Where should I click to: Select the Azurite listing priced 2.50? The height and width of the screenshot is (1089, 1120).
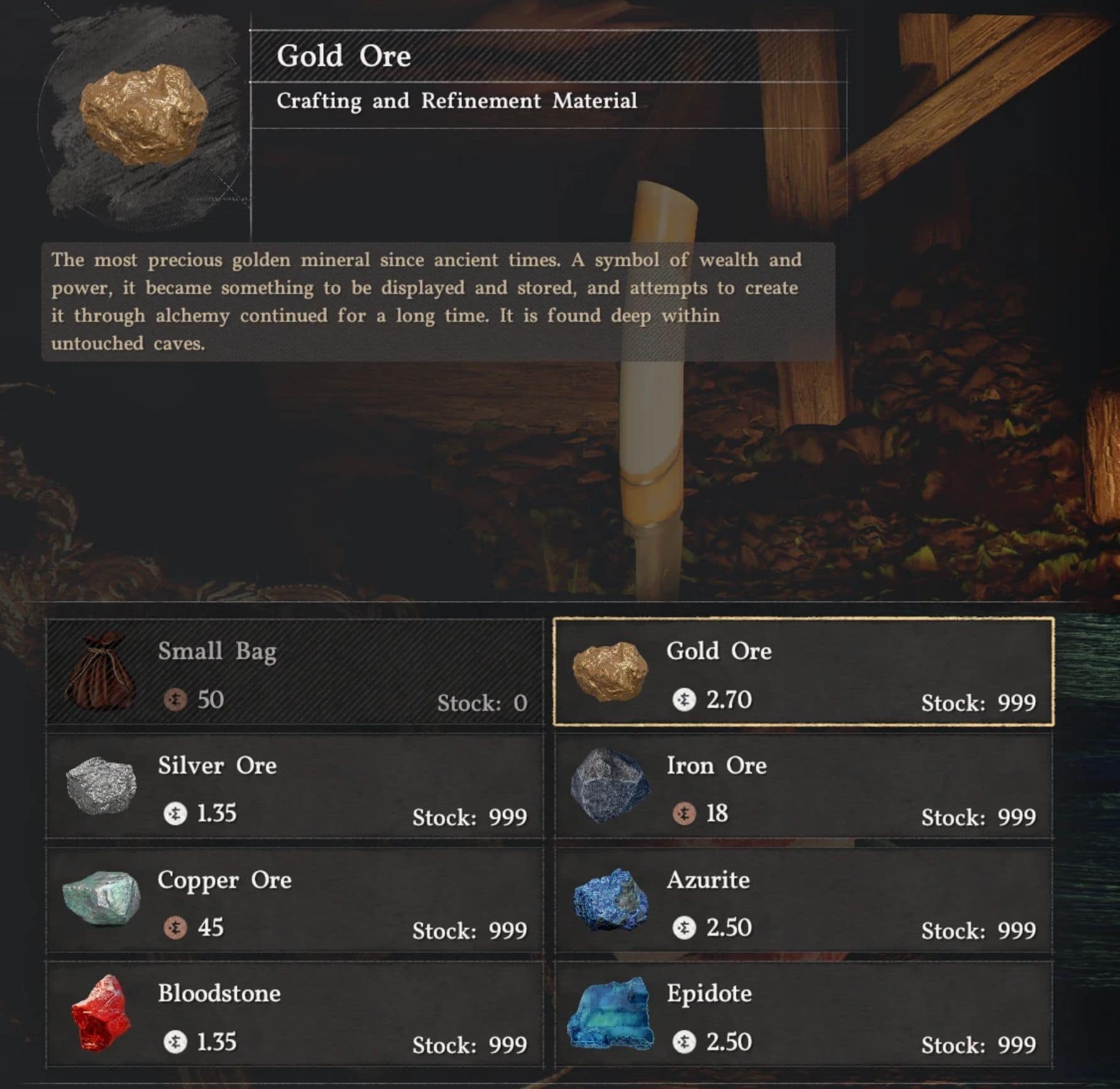[804, 902]
